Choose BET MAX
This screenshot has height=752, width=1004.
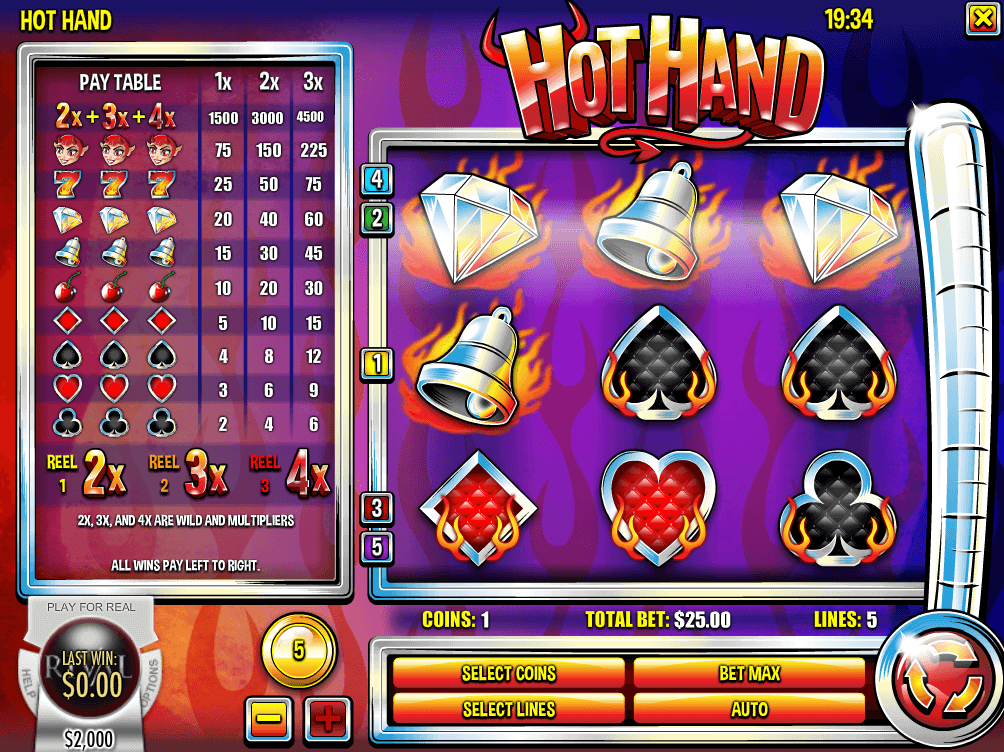749,673
